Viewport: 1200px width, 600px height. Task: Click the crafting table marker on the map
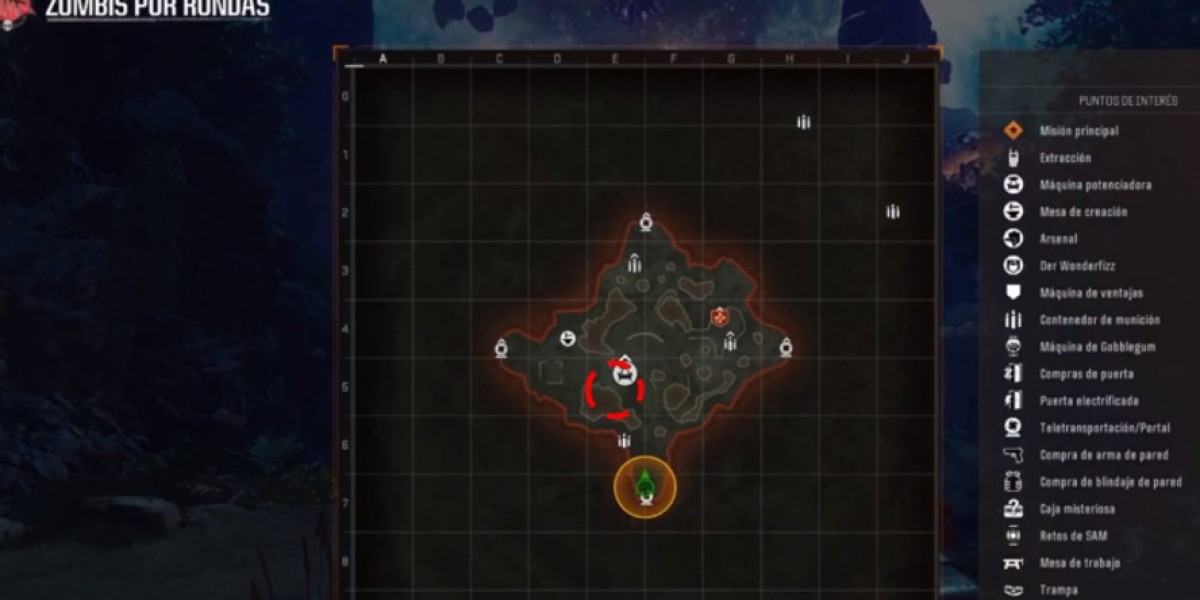coord(568,340)
